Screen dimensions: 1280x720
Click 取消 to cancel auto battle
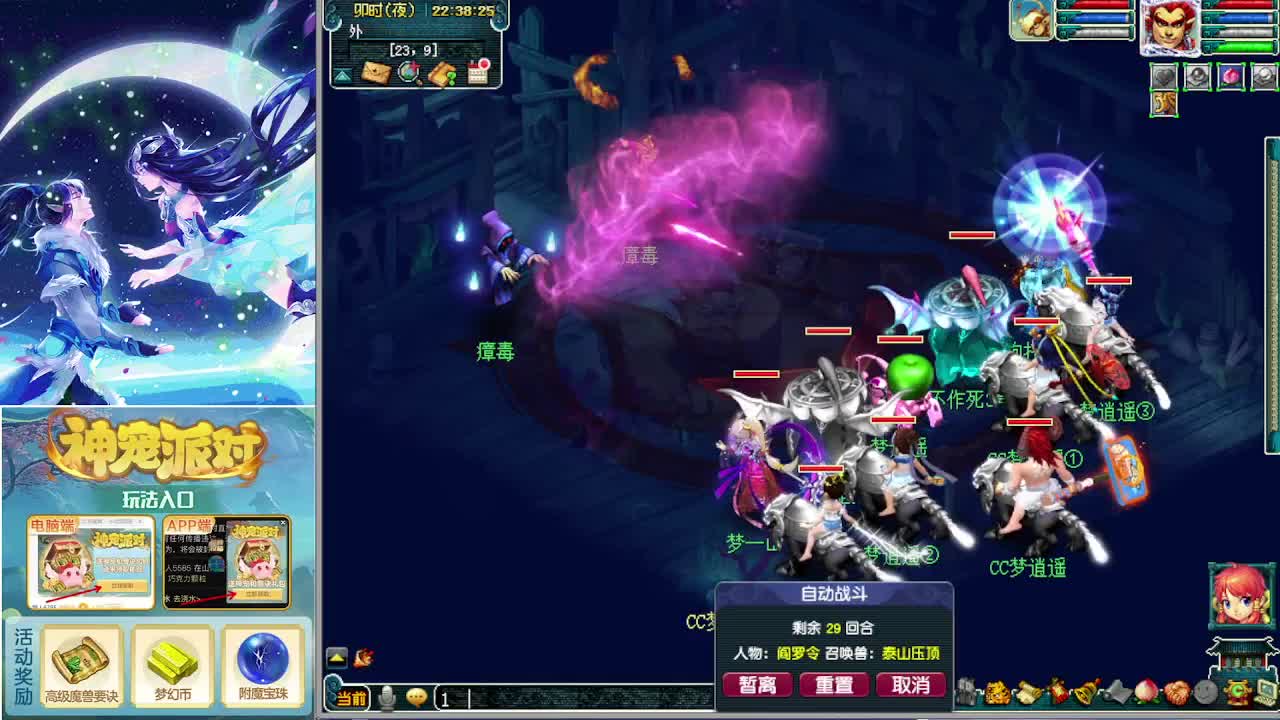click(x=911, y=686)
